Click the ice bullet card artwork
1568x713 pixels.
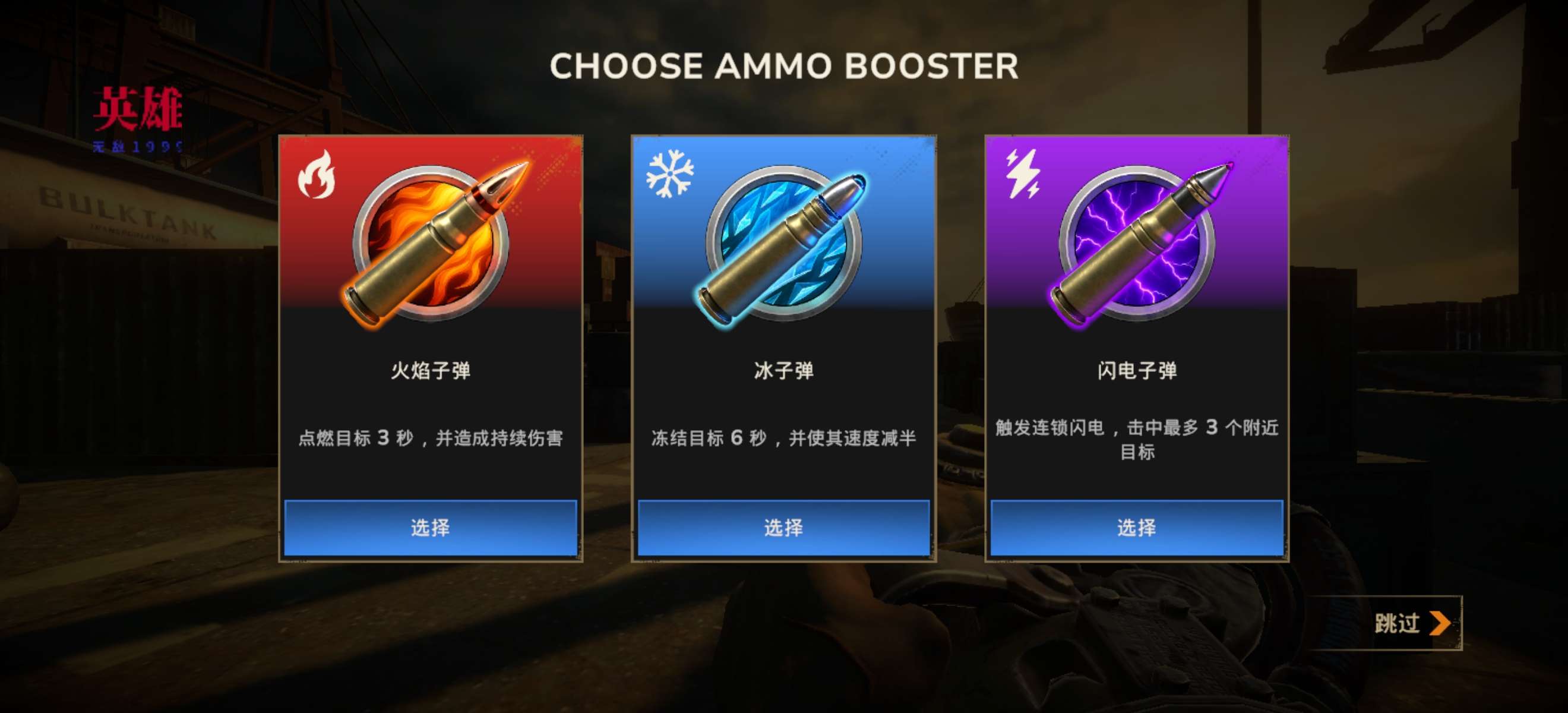tap(783, 242)
